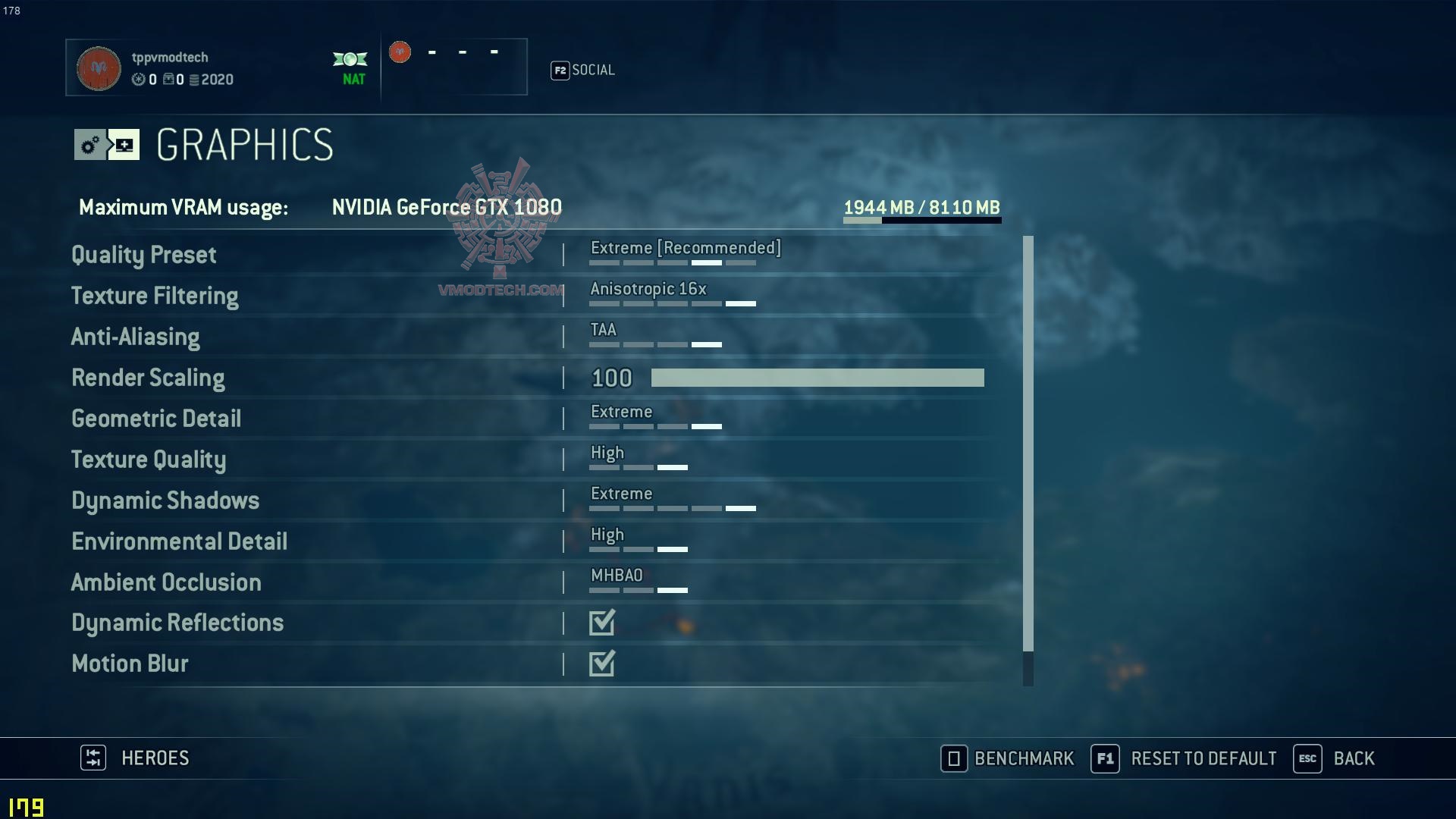Screen dimensions: 1456x819
Task: Disable the Motion Blur checkbox
Action: pos(602,664)
